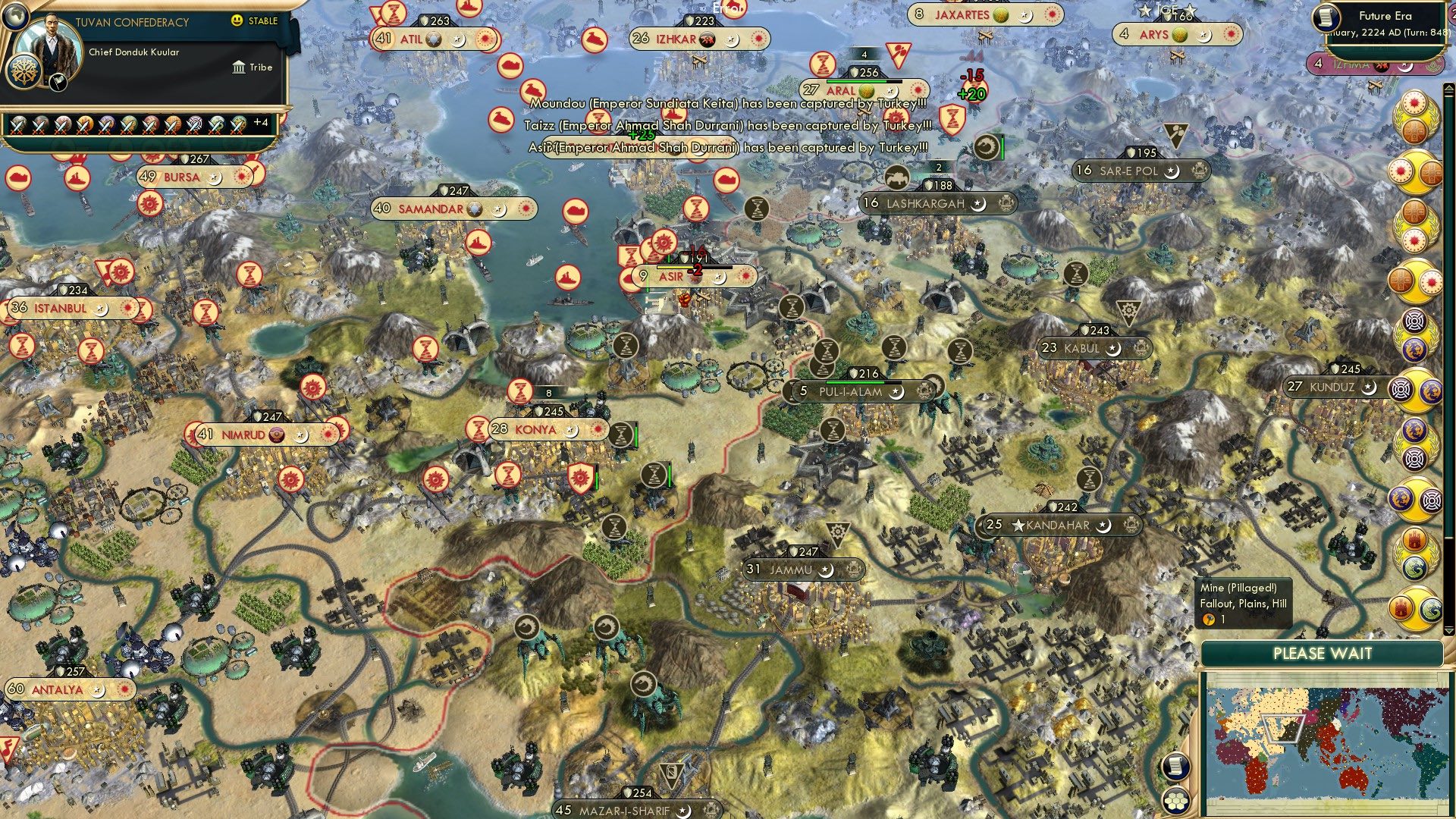
Task: Toggle the strategic hex view icon
Action: click(x=1177, y=801)
